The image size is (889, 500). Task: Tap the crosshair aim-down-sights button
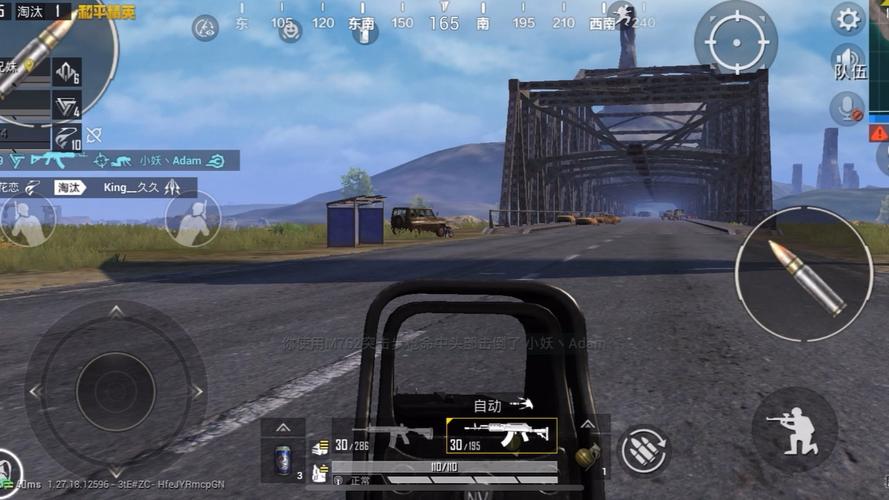736,41
